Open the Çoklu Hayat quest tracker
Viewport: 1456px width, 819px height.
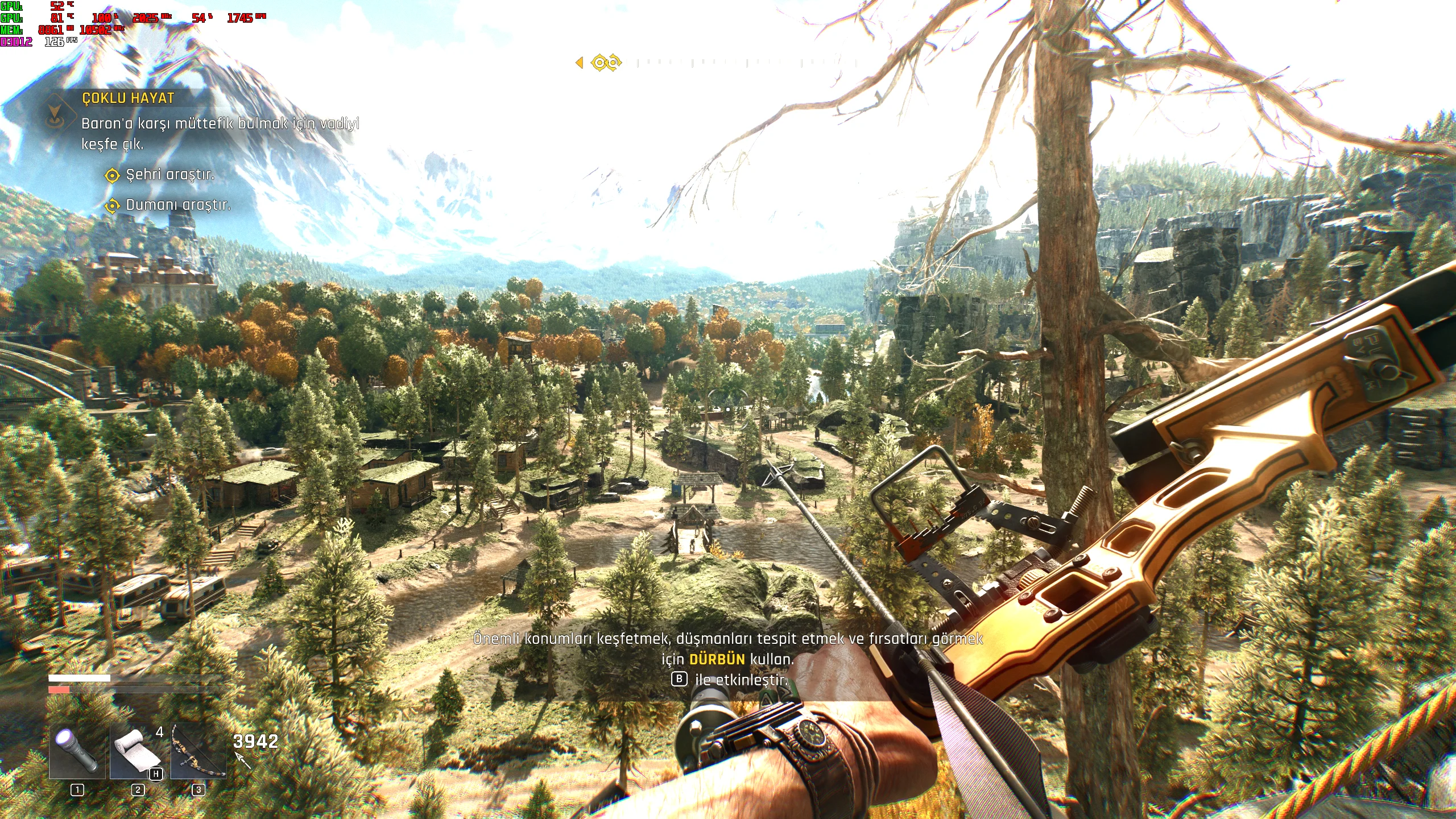point(128,98)
